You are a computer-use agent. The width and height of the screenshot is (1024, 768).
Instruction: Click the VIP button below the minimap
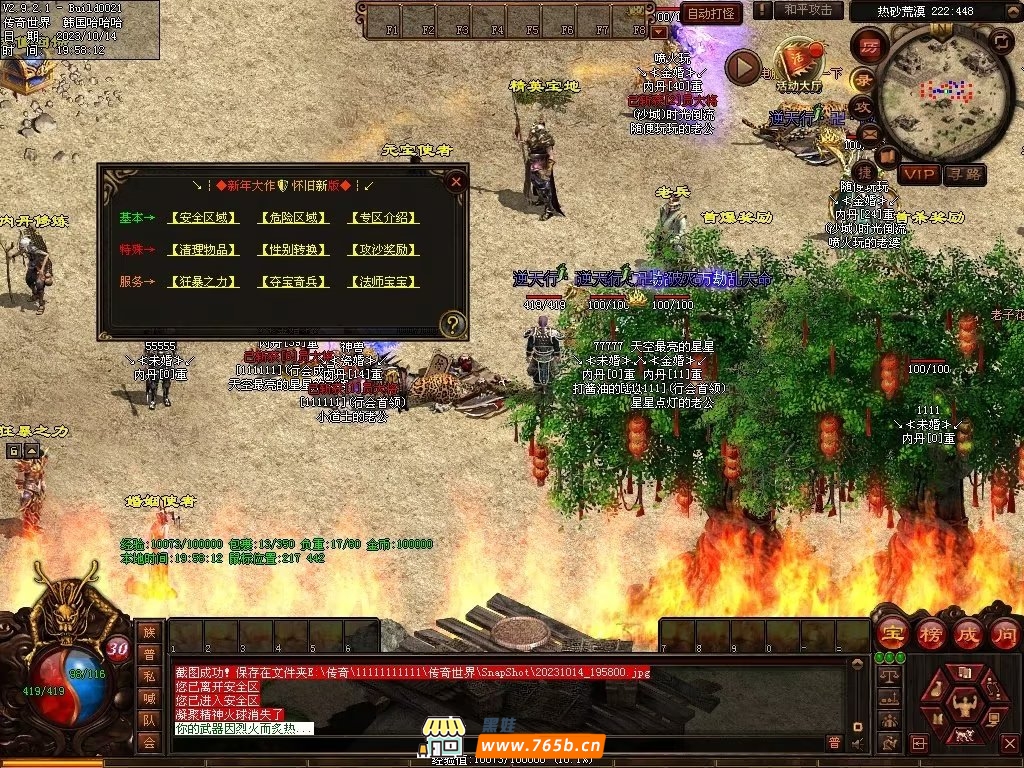919,174
